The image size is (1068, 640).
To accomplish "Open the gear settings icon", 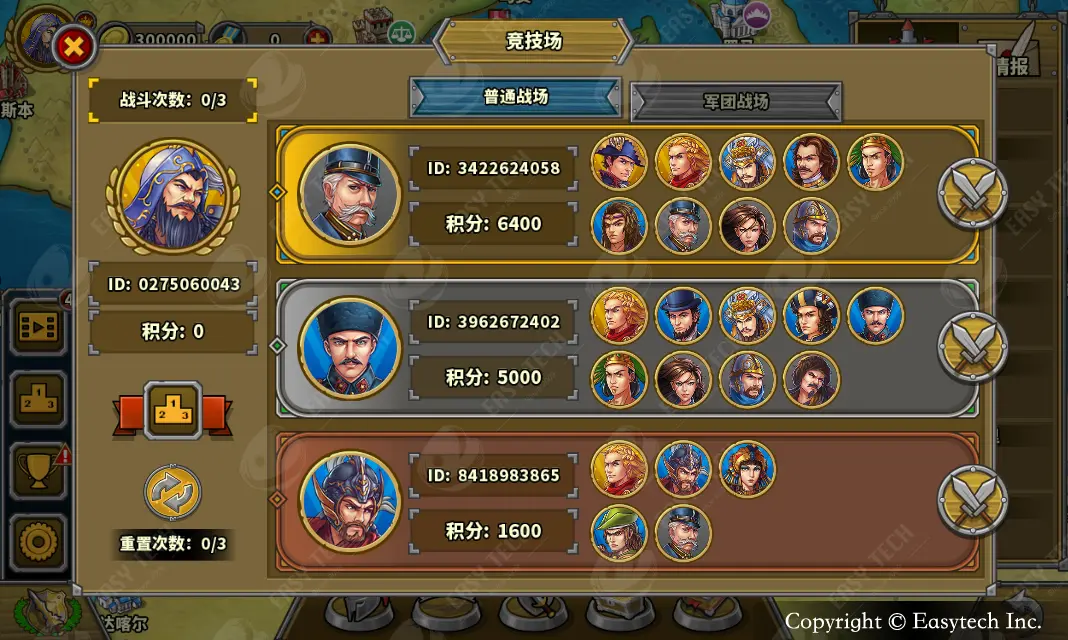I will 39,541.
